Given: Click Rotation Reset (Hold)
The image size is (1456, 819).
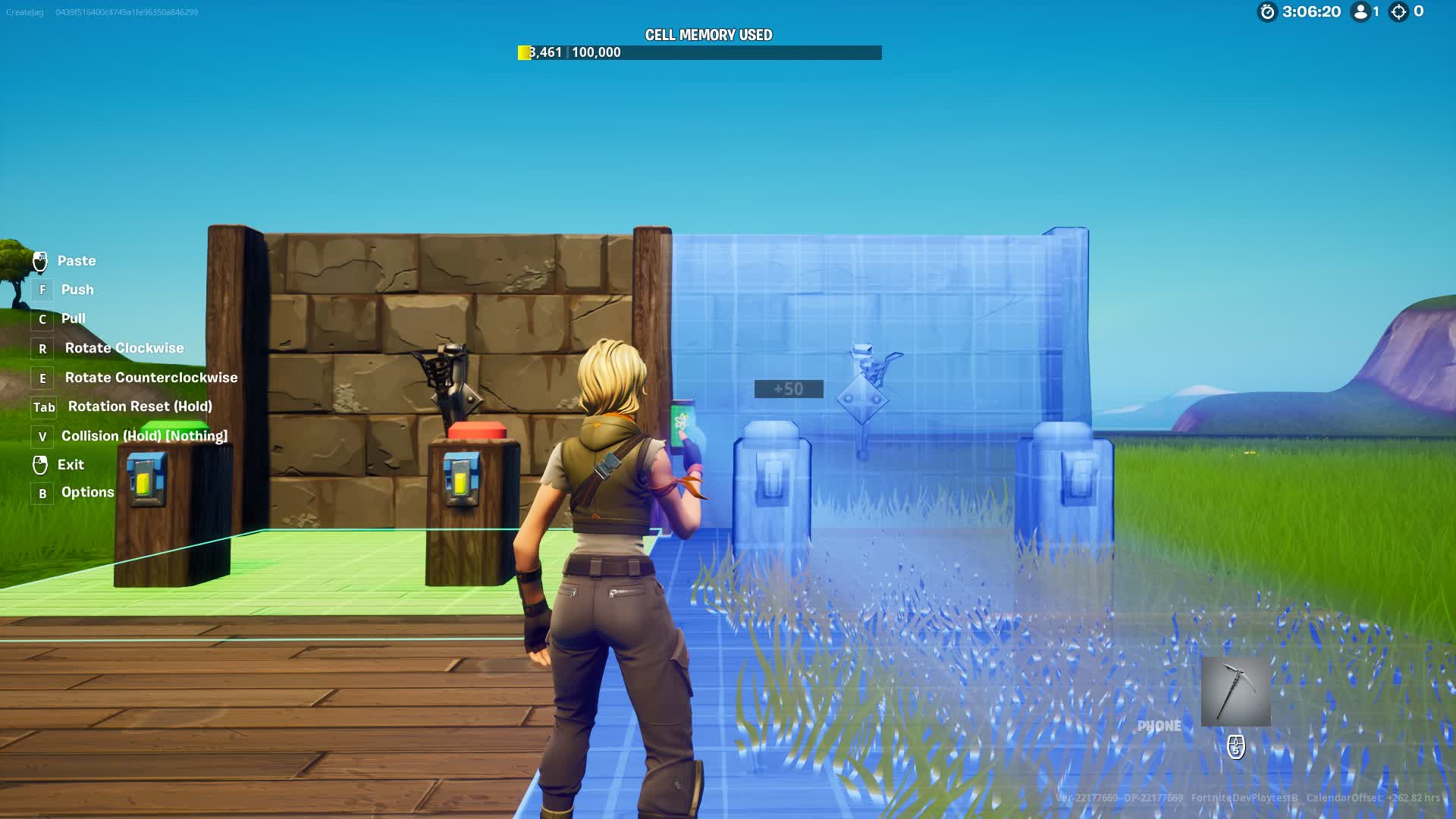Looking at the screenshot, I should (140, 406).
